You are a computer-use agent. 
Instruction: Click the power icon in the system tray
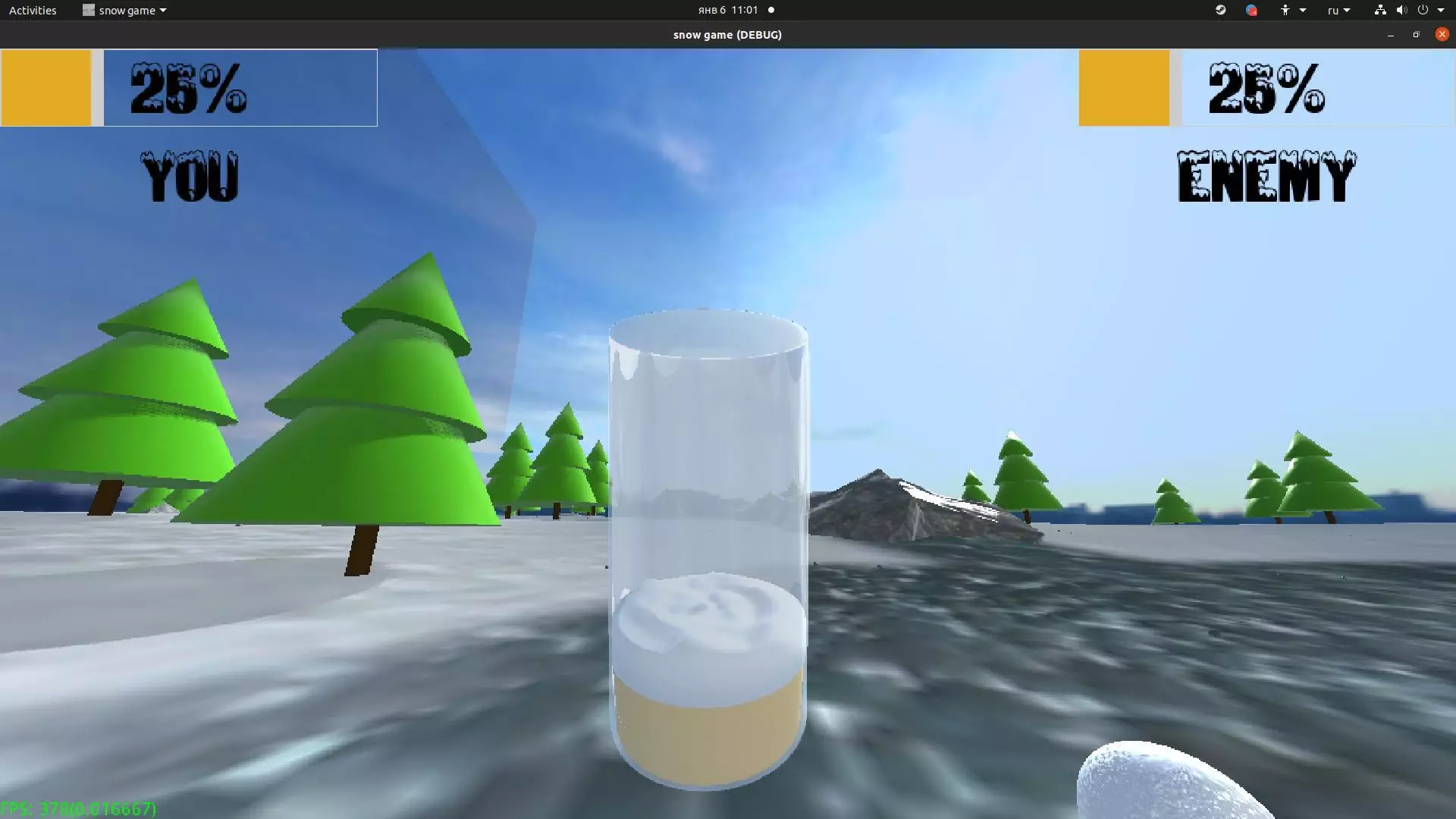[1424, 10]
